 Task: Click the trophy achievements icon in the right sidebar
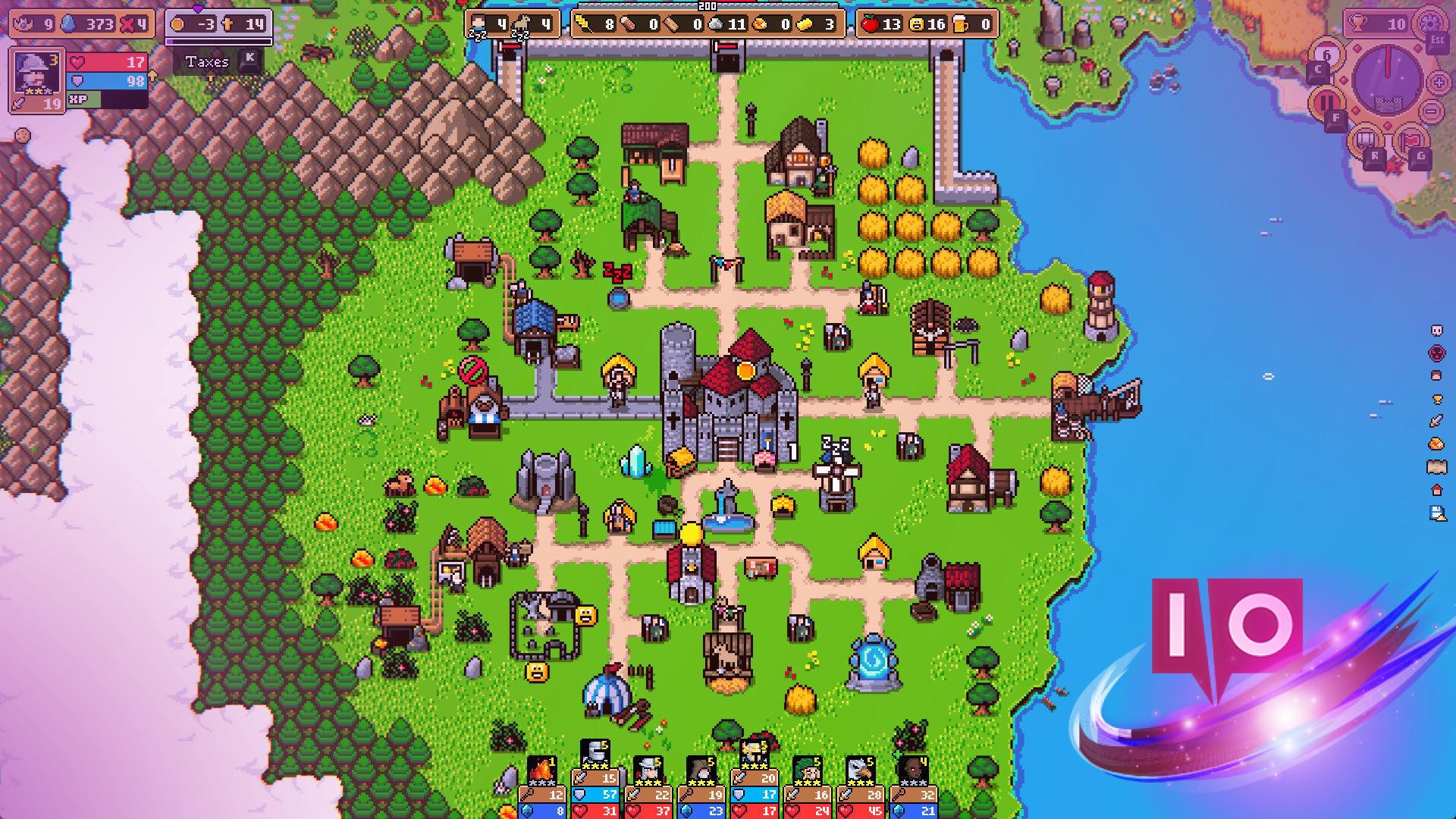pos(1436,398)
